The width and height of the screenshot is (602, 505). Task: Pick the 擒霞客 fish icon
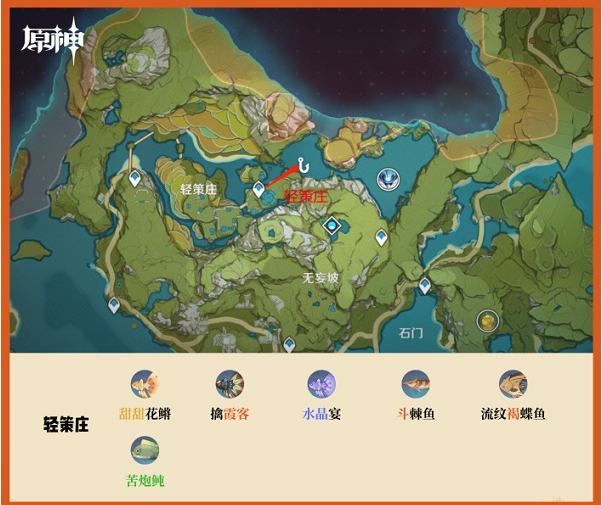pos(230,384)
